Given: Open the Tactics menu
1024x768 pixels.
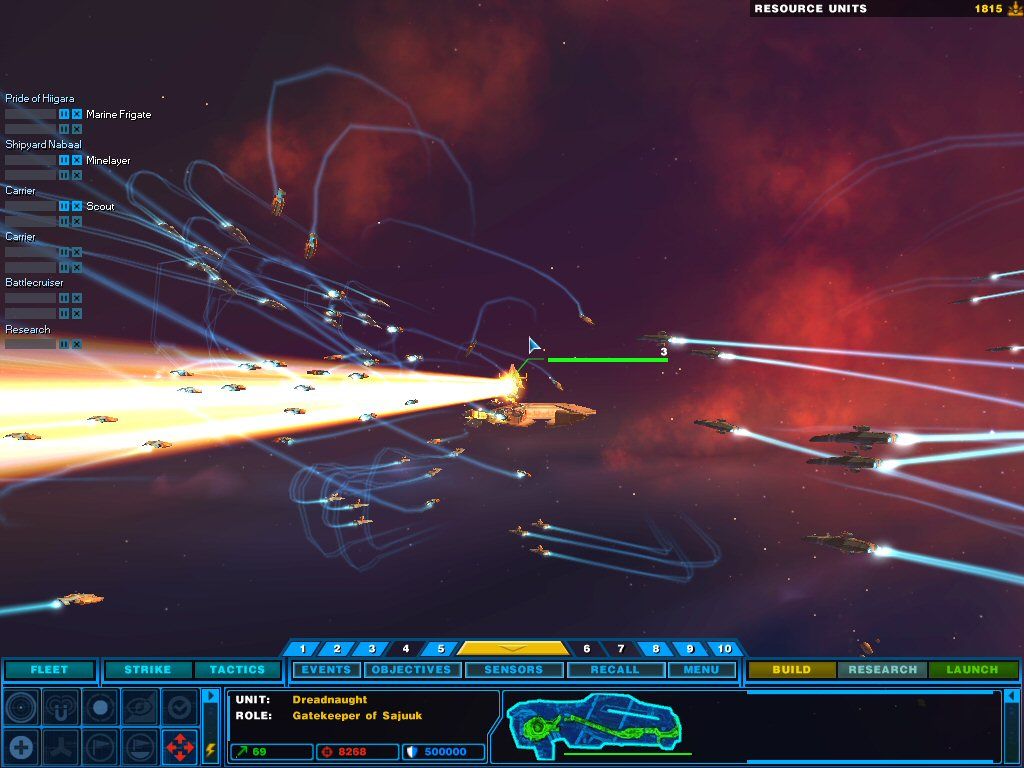Looking at the screenshot, I should click(x=237, y=670).
